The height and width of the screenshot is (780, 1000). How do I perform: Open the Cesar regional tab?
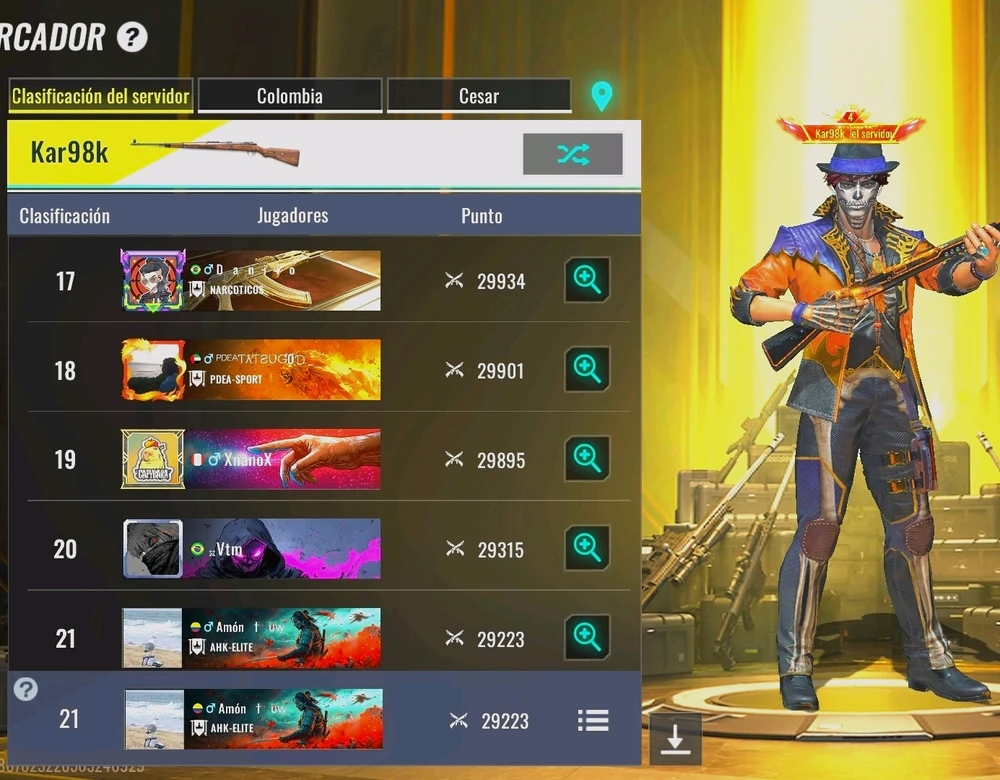pos(479,97)
